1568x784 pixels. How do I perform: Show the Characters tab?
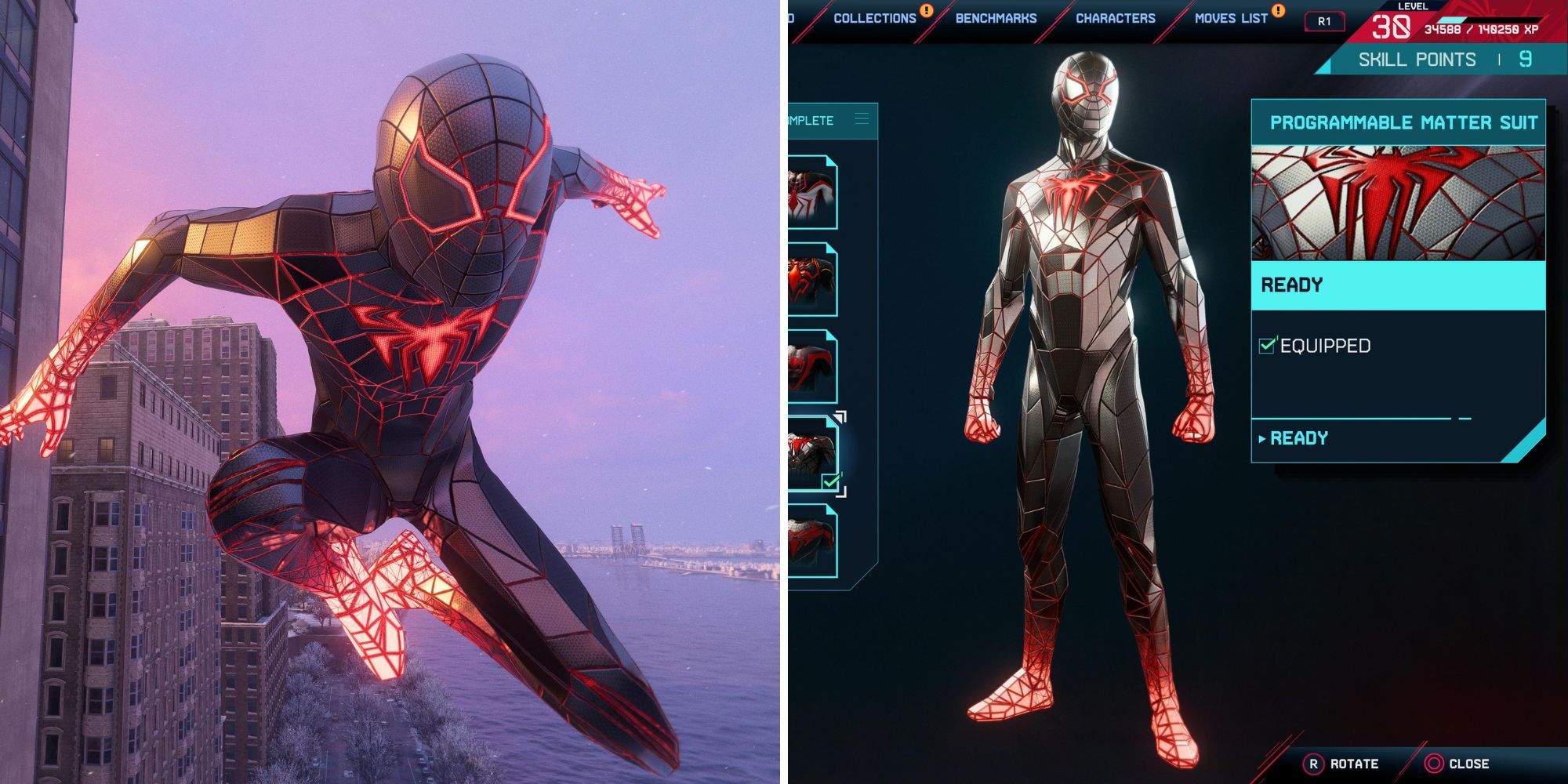point(1115,18)
